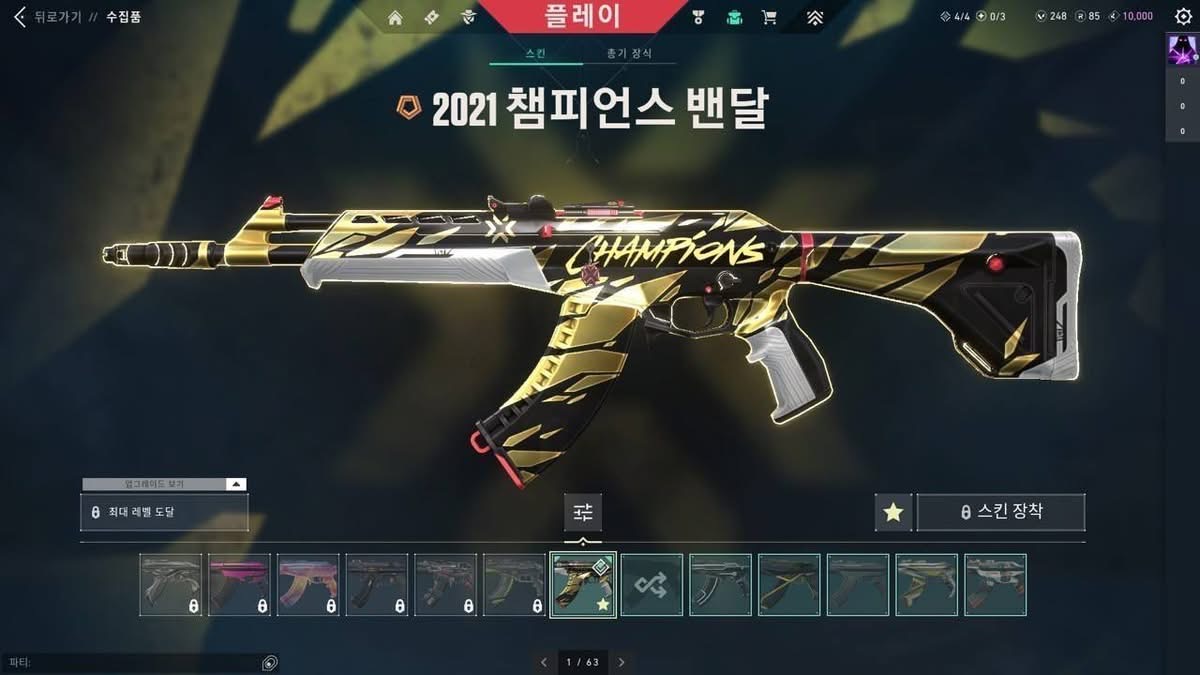Click the player avatar portrait
This screenshot has width=1200, height=675.
1182,50
